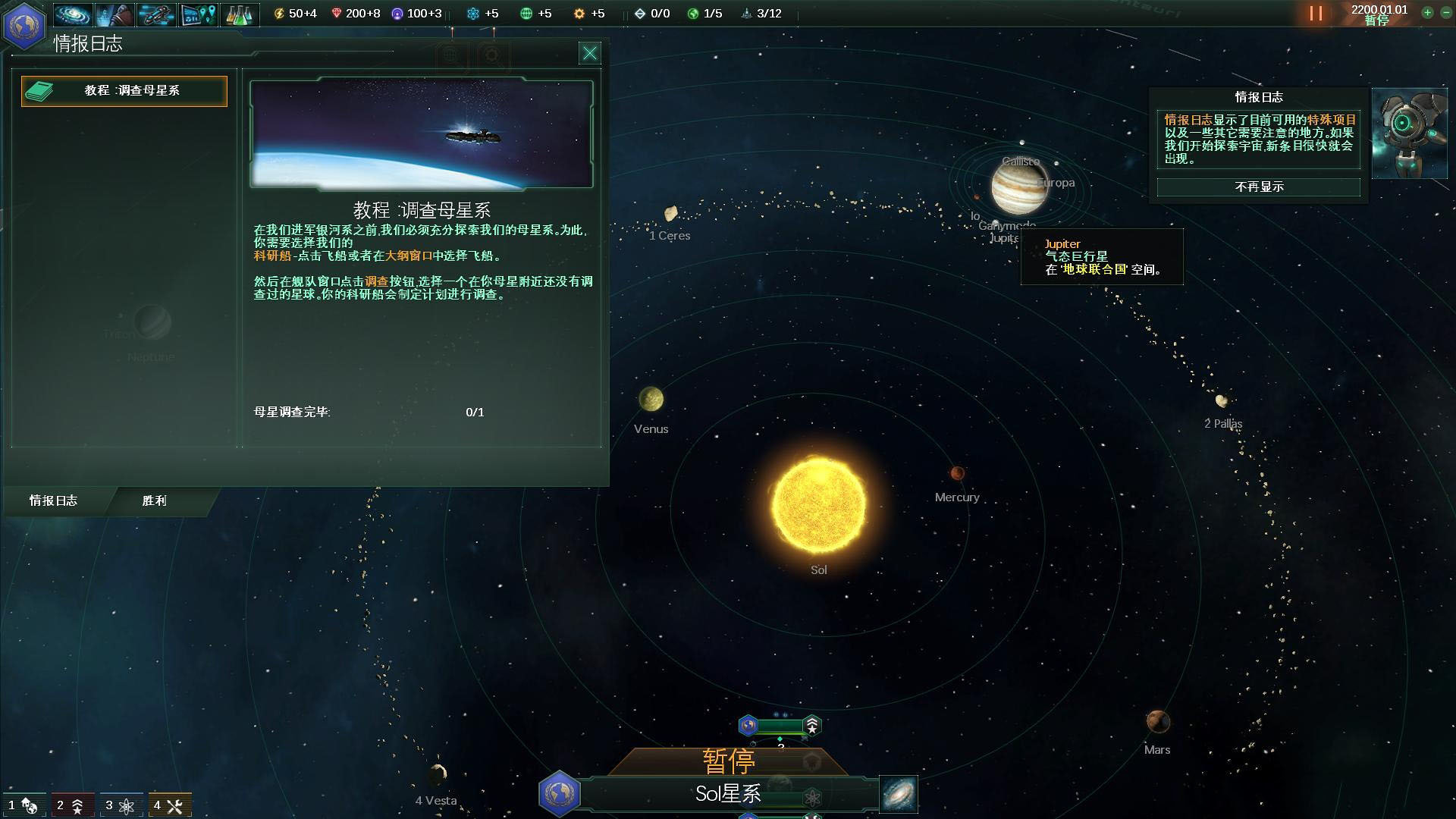Unpause using the top-bar pause button
This screenshot has height=819, width=1456.
pos(1316,14)
